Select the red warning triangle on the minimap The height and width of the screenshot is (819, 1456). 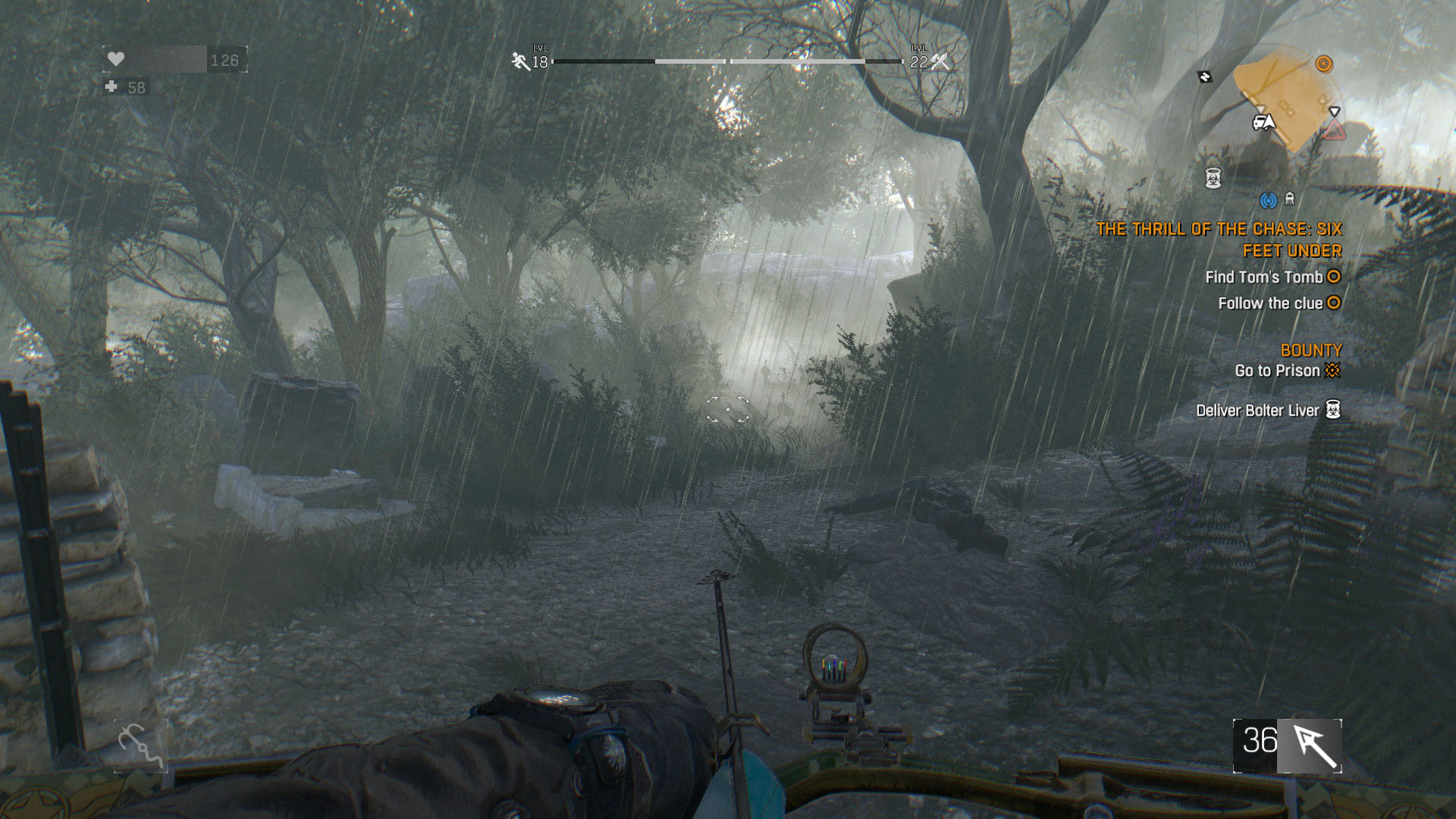[1334, 132]
